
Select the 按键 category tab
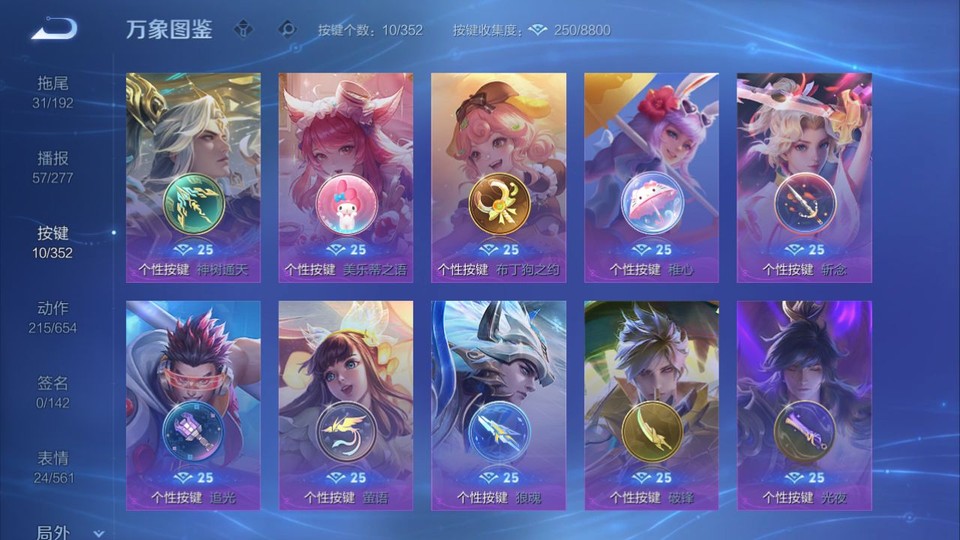(x=53, y=242)
